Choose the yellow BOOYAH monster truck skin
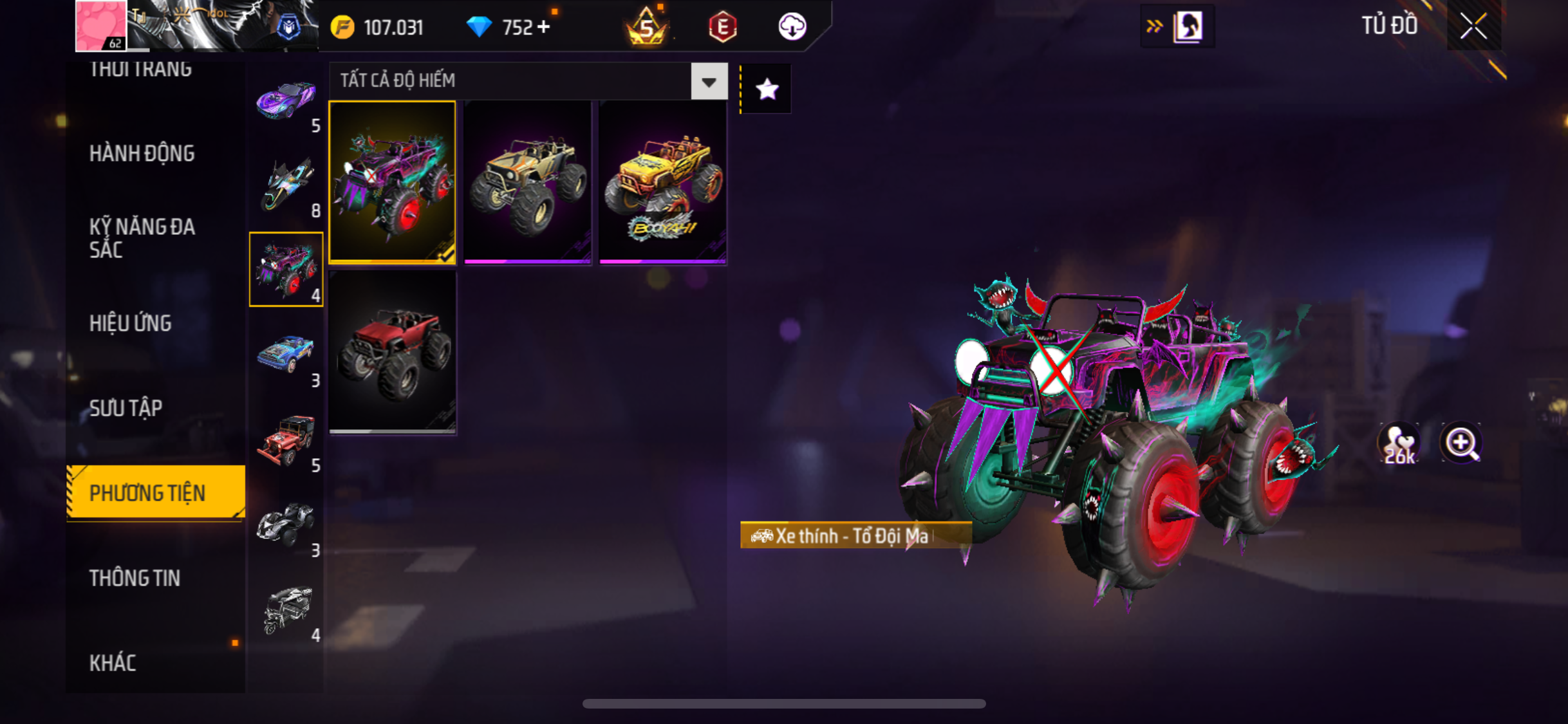 662,182
